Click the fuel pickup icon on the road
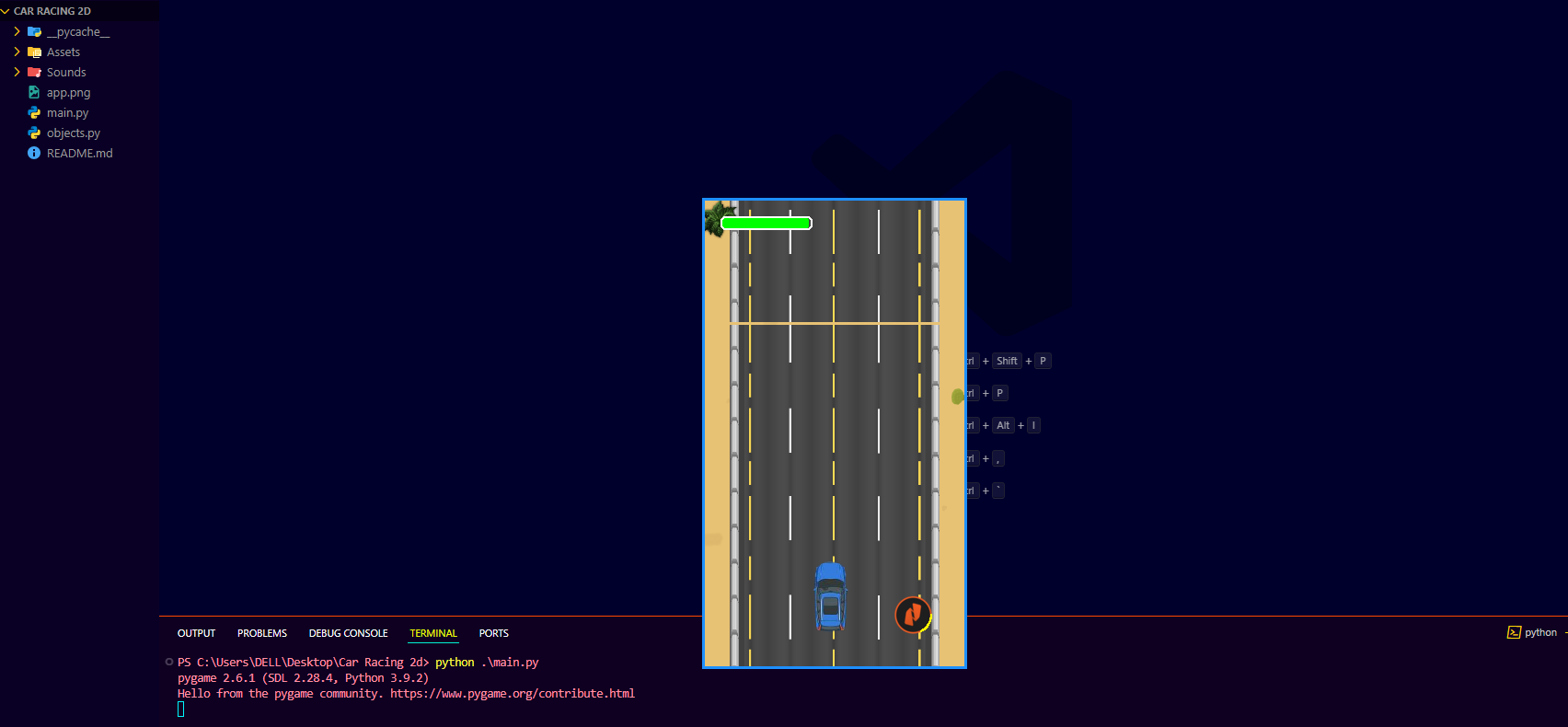 point(912,615)
